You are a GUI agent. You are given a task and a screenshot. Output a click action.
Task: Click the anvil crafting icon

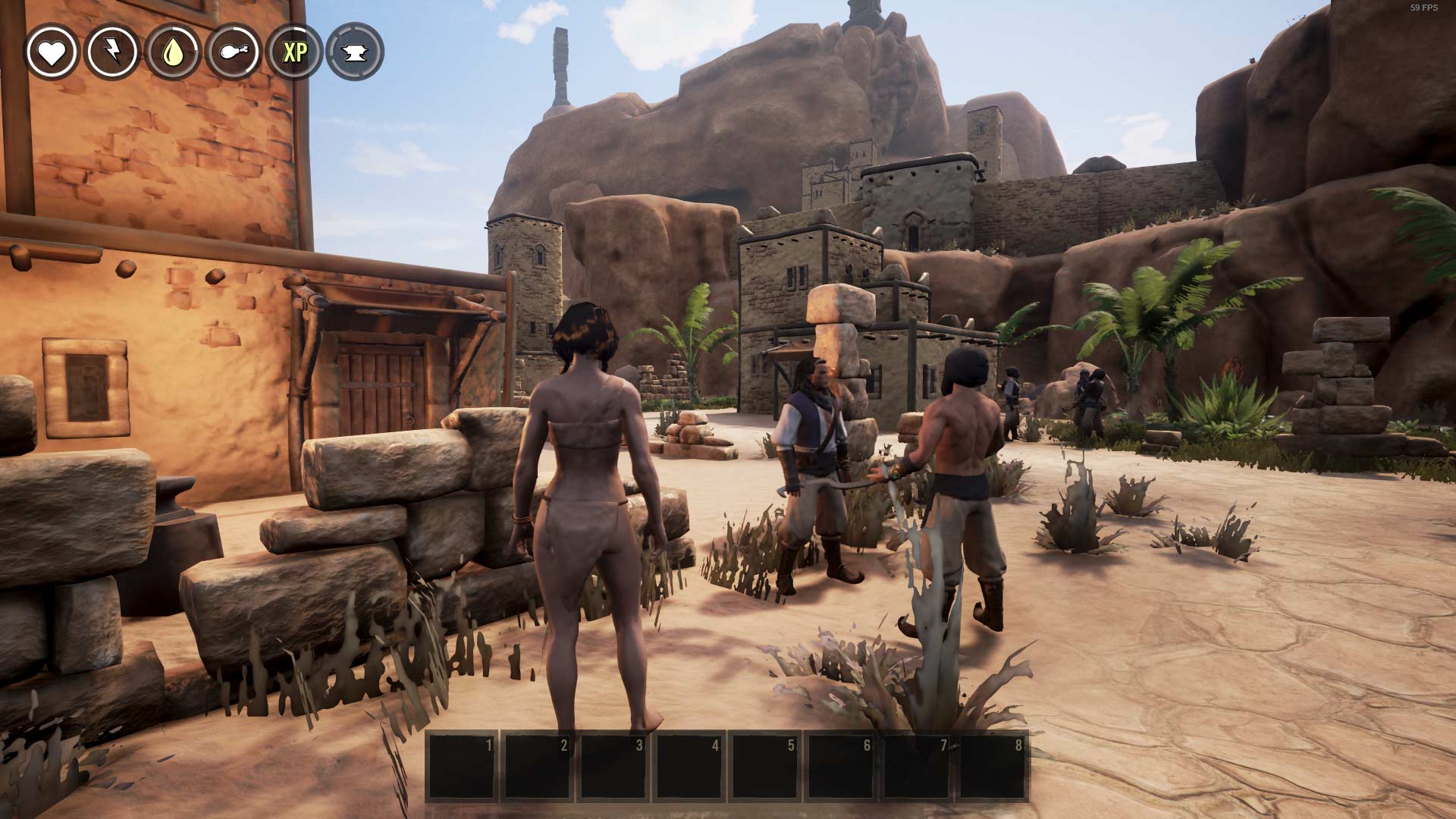coord(355,52)
